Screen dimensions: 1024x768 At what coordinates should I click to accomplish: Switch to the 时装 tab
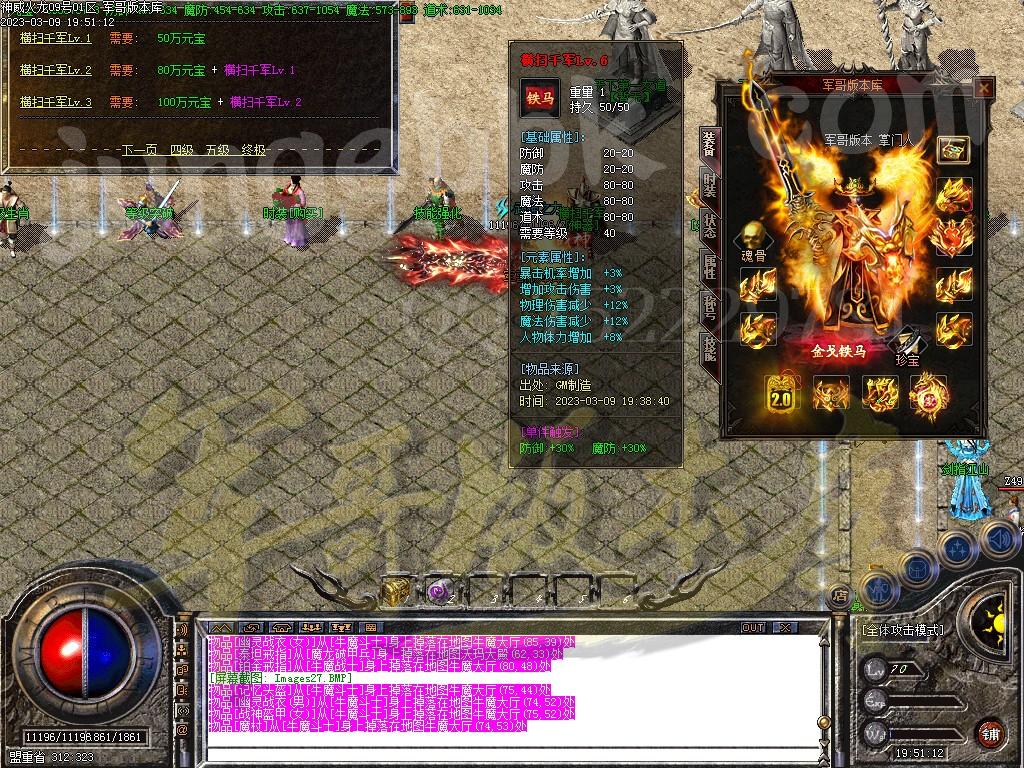[x=709, y=185]
